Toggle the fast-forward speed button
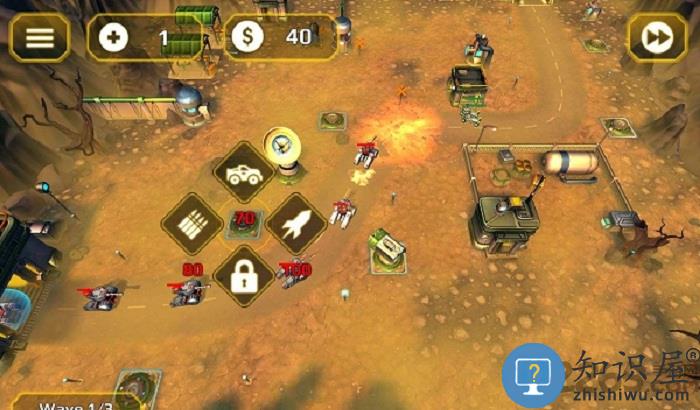The image size is (700, 410). coord(657,38)
